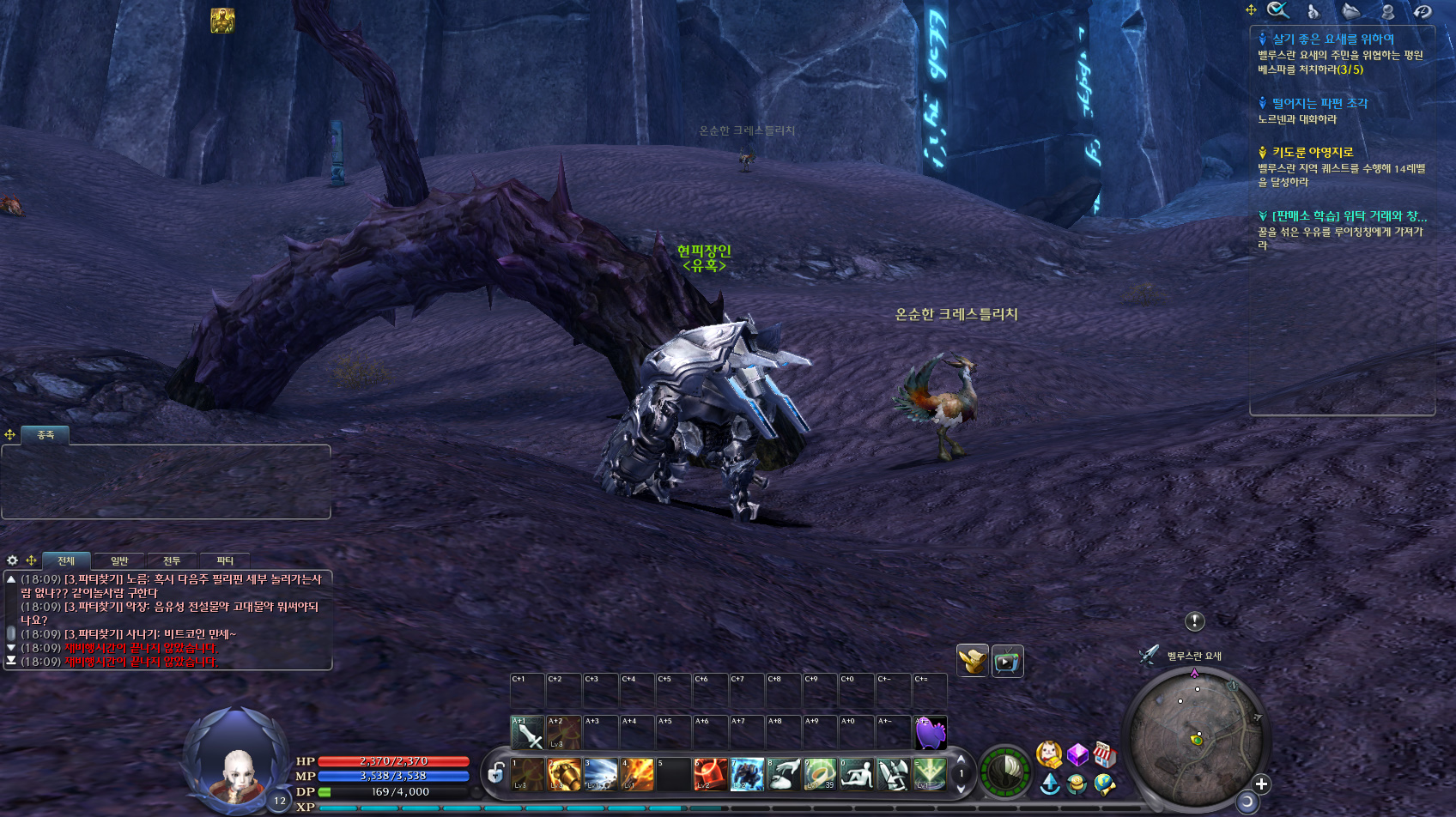Screen dimensions: 1456x817
Task: Open chat settings via the gear icon
Action: 13,560
